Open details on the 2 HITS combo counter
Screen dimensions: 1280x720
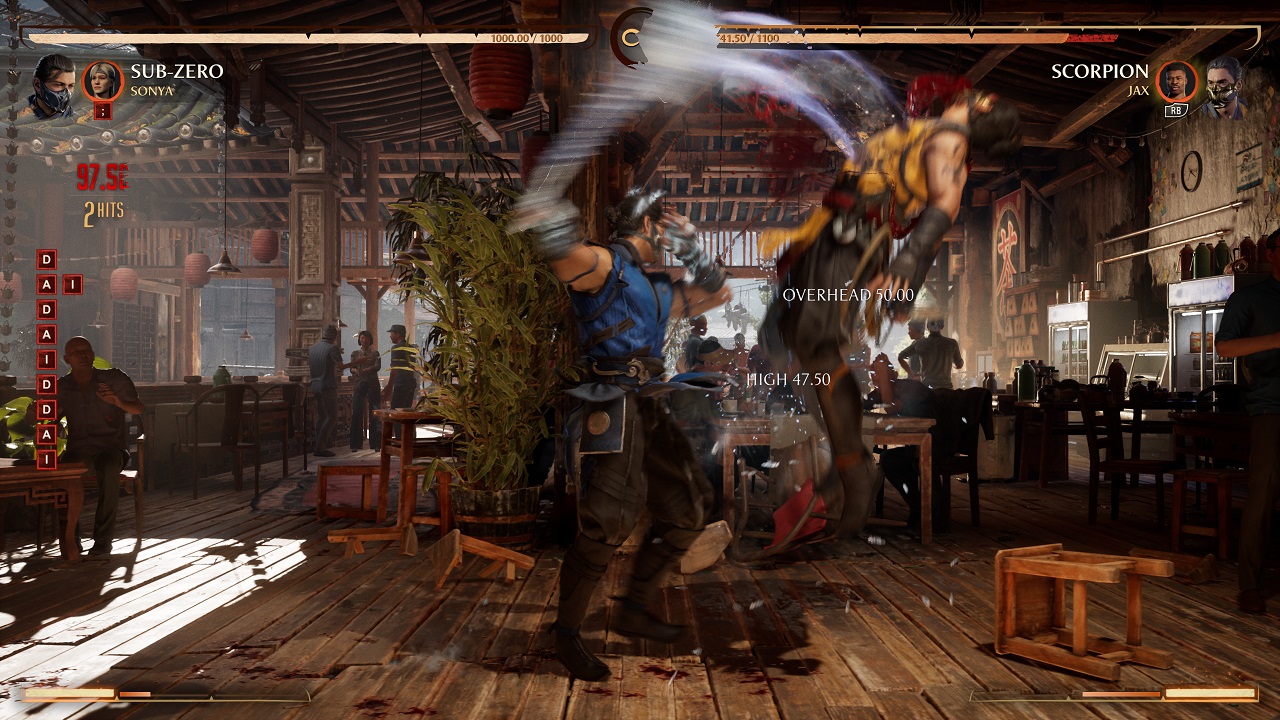[x=106, y=210]
